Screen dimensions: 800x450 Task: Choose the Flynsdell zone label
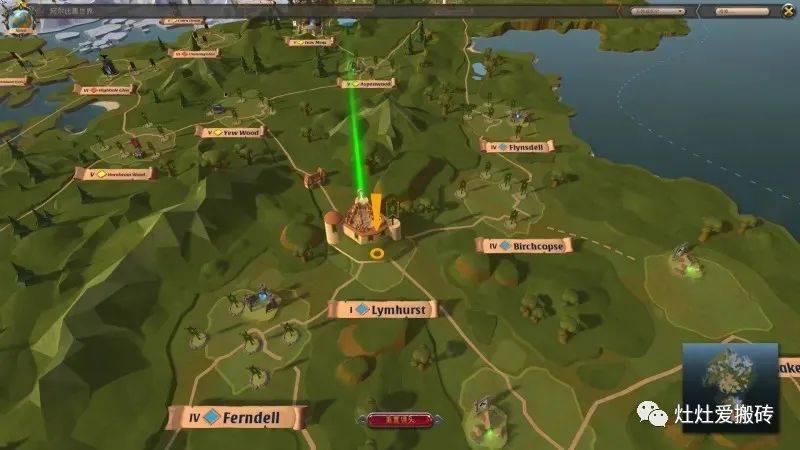pyautogui.click(x=517, y=146)
